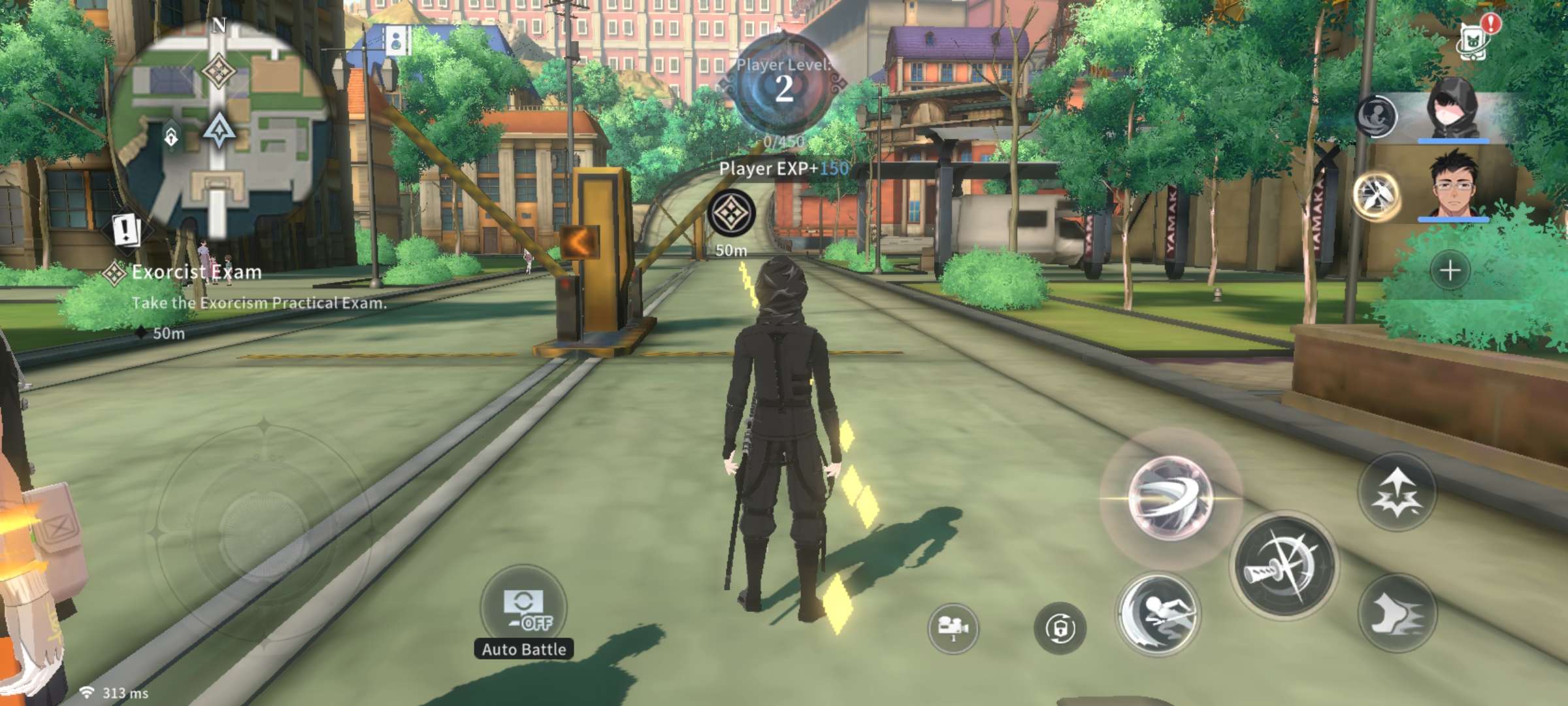Click the camera view button
The height and width of the screenshot is (706, 1568).
pos(953,628)
